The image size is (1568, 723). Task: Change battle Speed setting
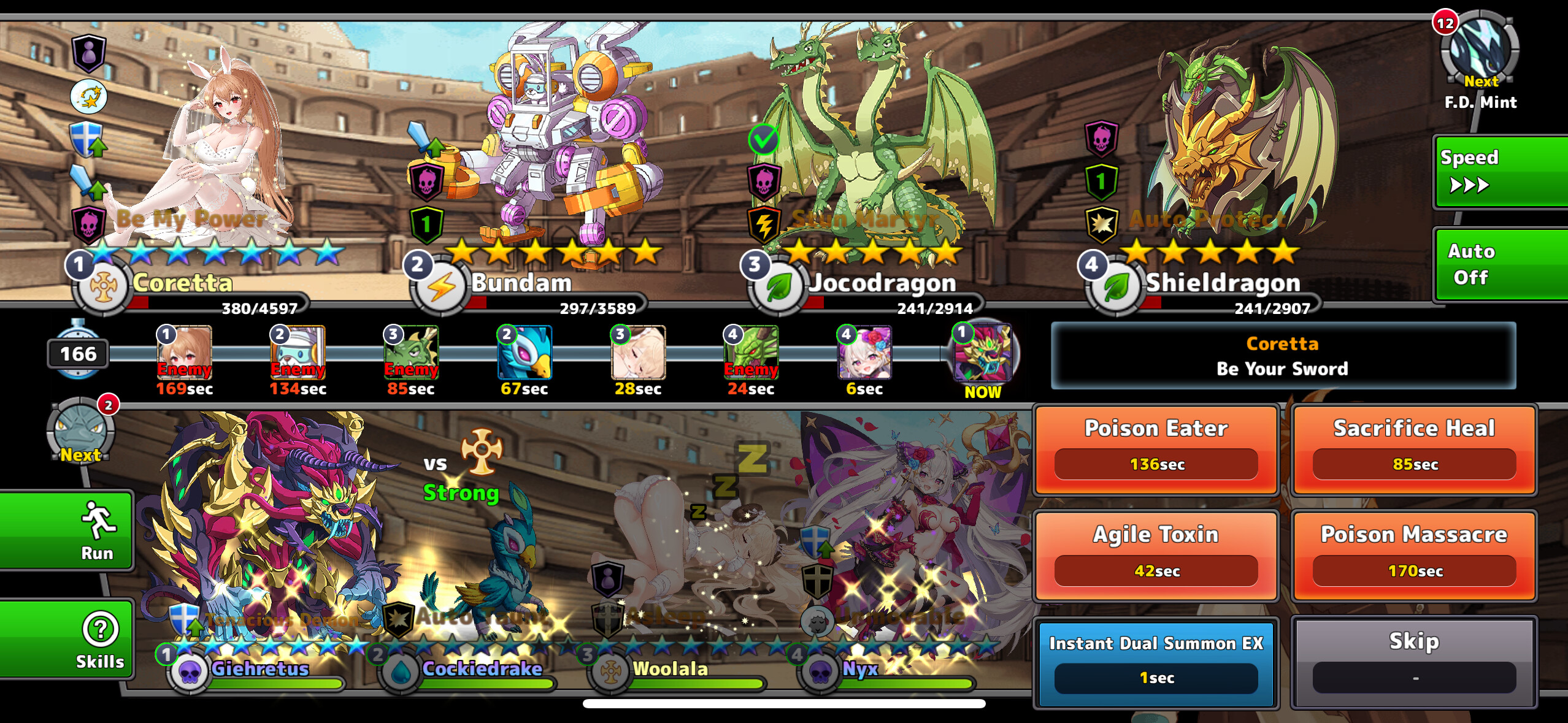click(x=1499, y=172)
